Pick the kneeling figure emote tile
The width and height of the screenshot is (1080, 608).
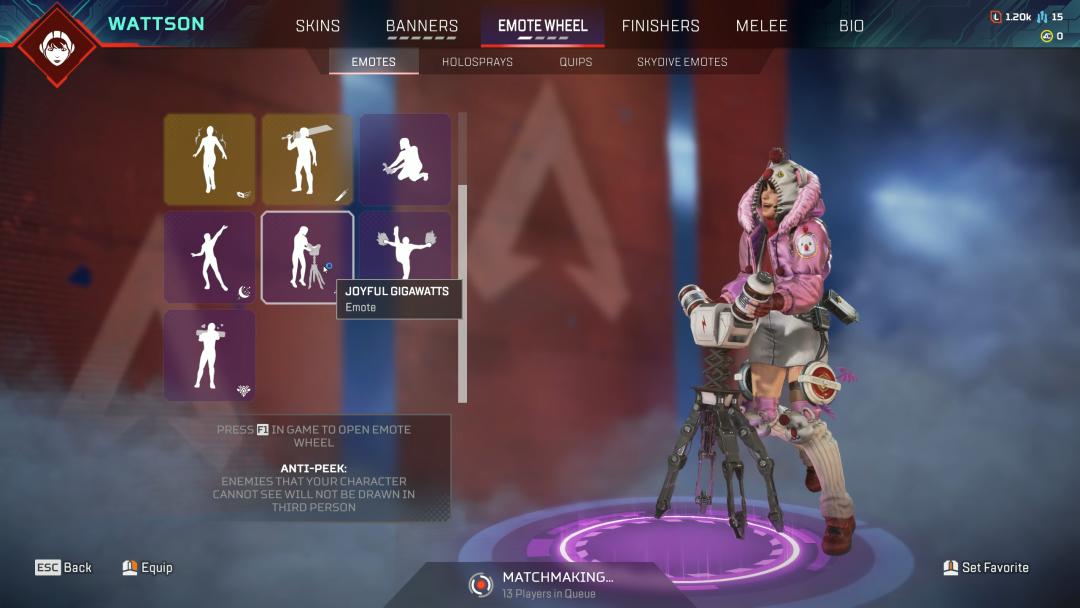[x=405, y=159]
